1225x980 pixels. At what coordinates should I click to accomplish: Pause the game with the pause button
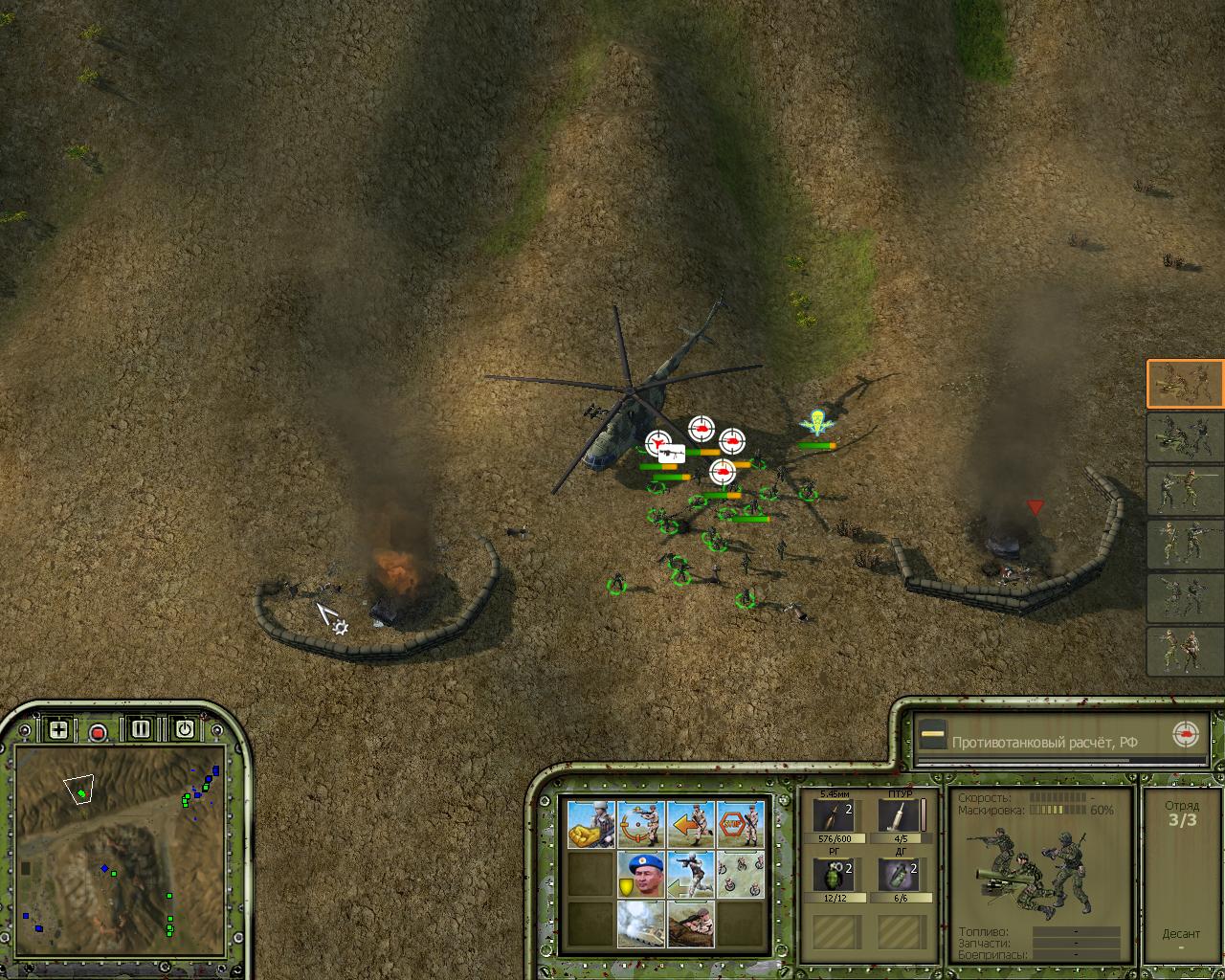[141, 729]
